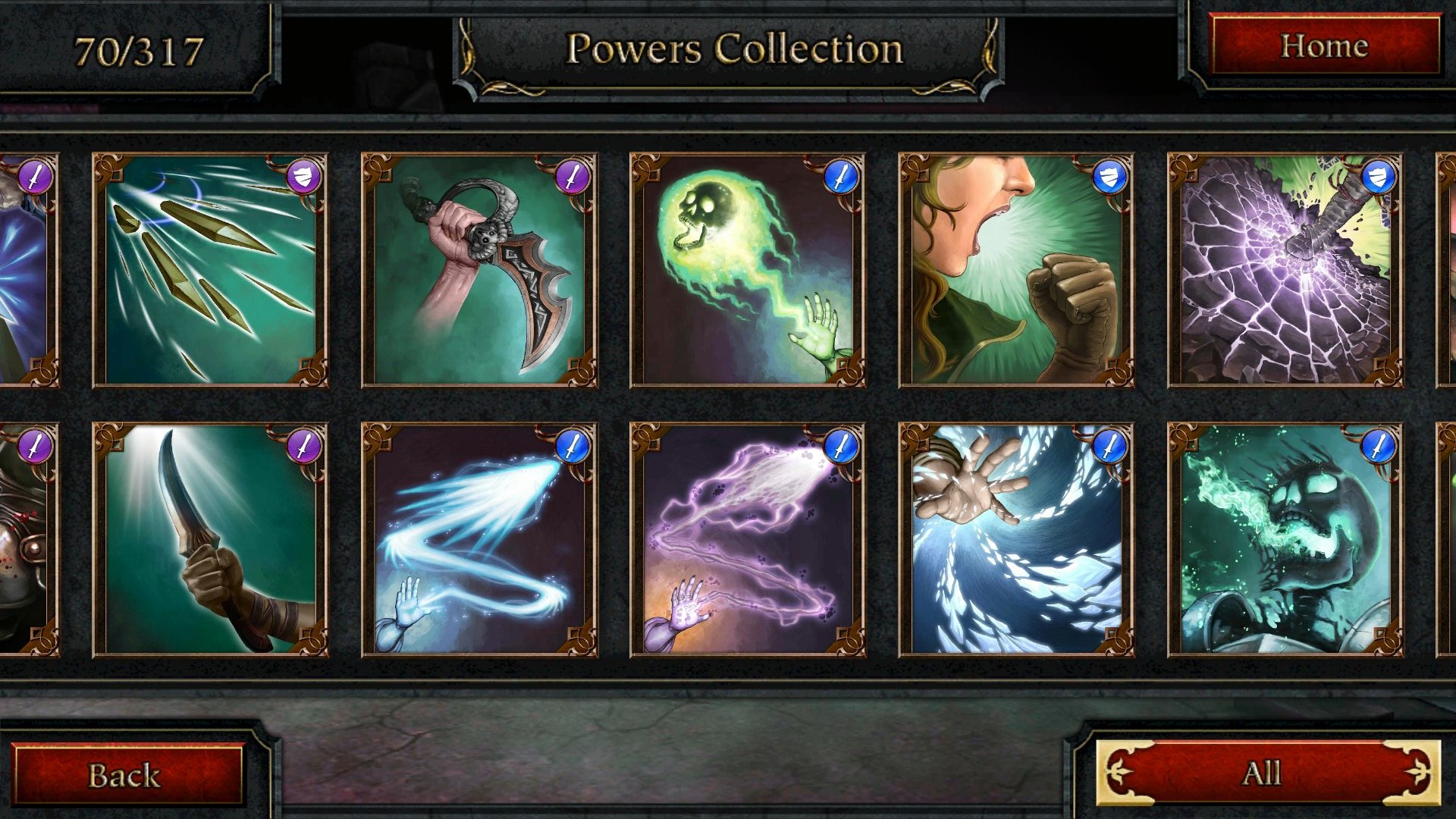1456x819 pixels.
Task: Select the shining upright knife power card
Action: 210,540
